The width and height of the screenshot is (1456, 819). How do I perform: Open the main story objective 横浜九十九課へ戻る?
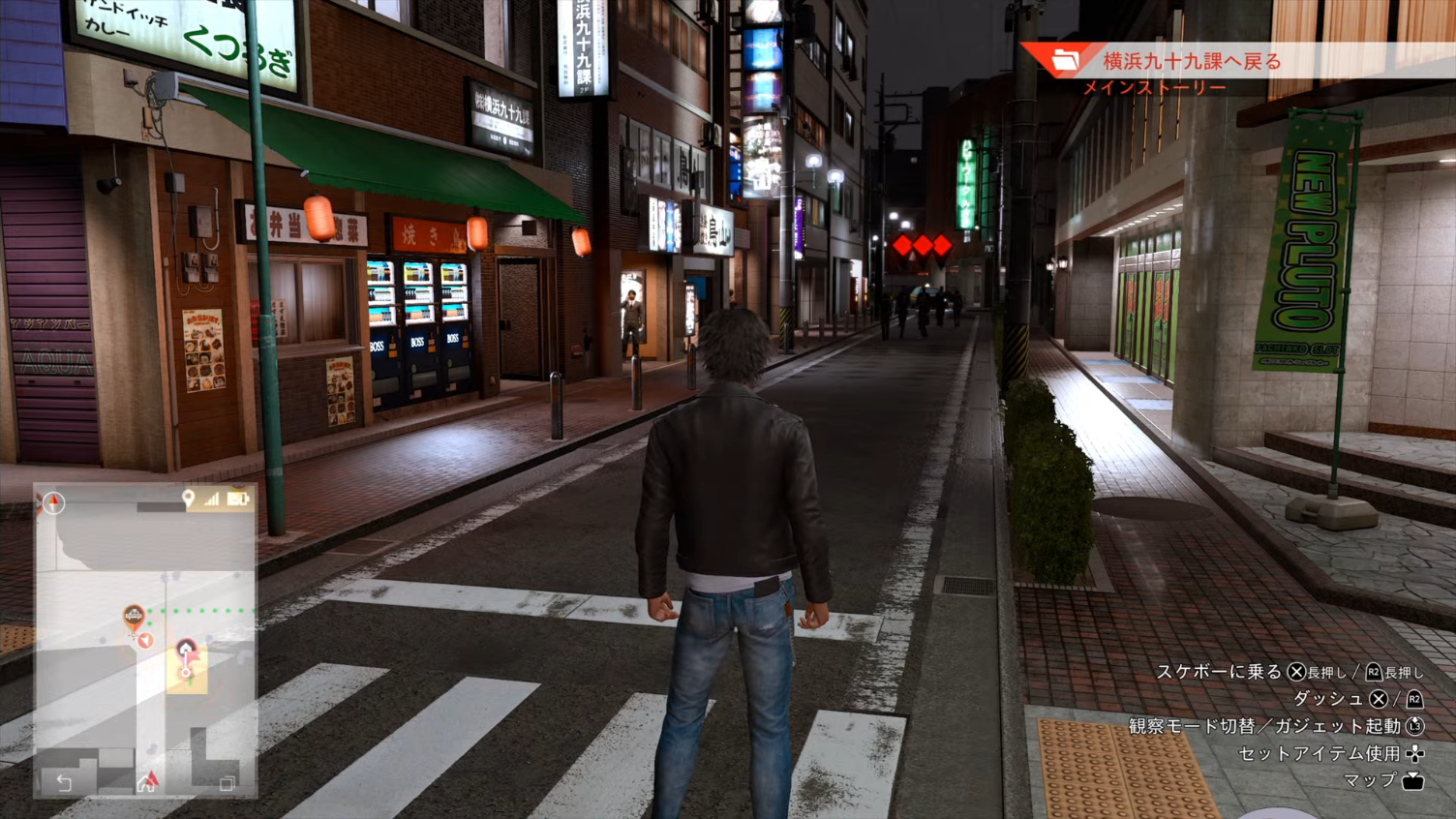1192,62
